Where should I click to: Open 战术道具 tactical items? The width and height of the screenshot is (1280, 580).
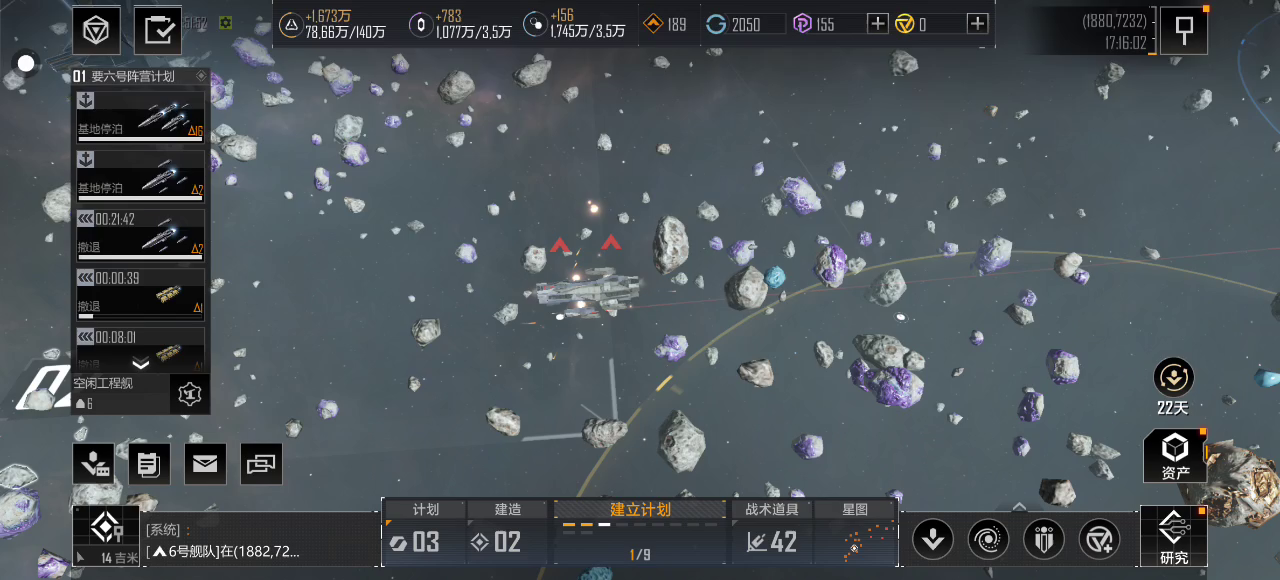tap(771, 531)
